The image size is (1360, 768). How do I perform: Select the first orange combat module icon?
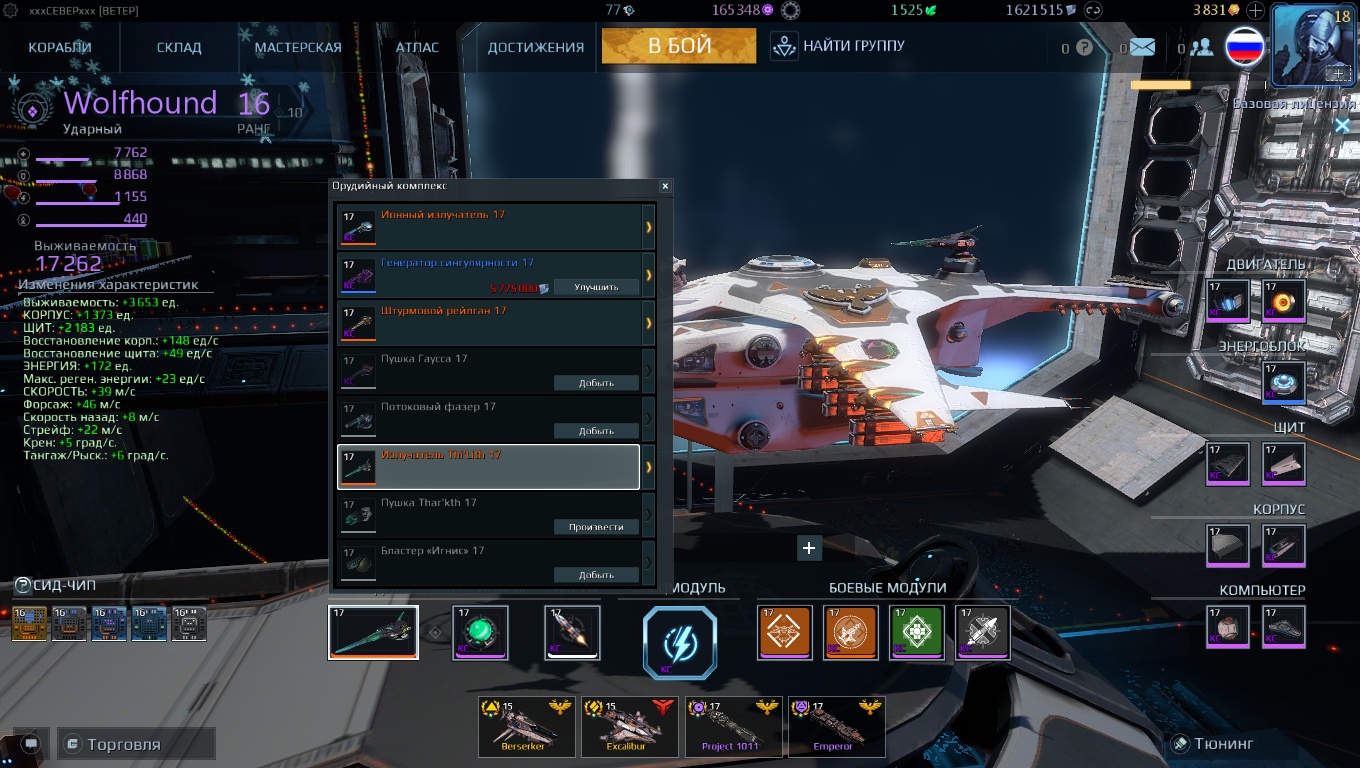click(785, 633)
